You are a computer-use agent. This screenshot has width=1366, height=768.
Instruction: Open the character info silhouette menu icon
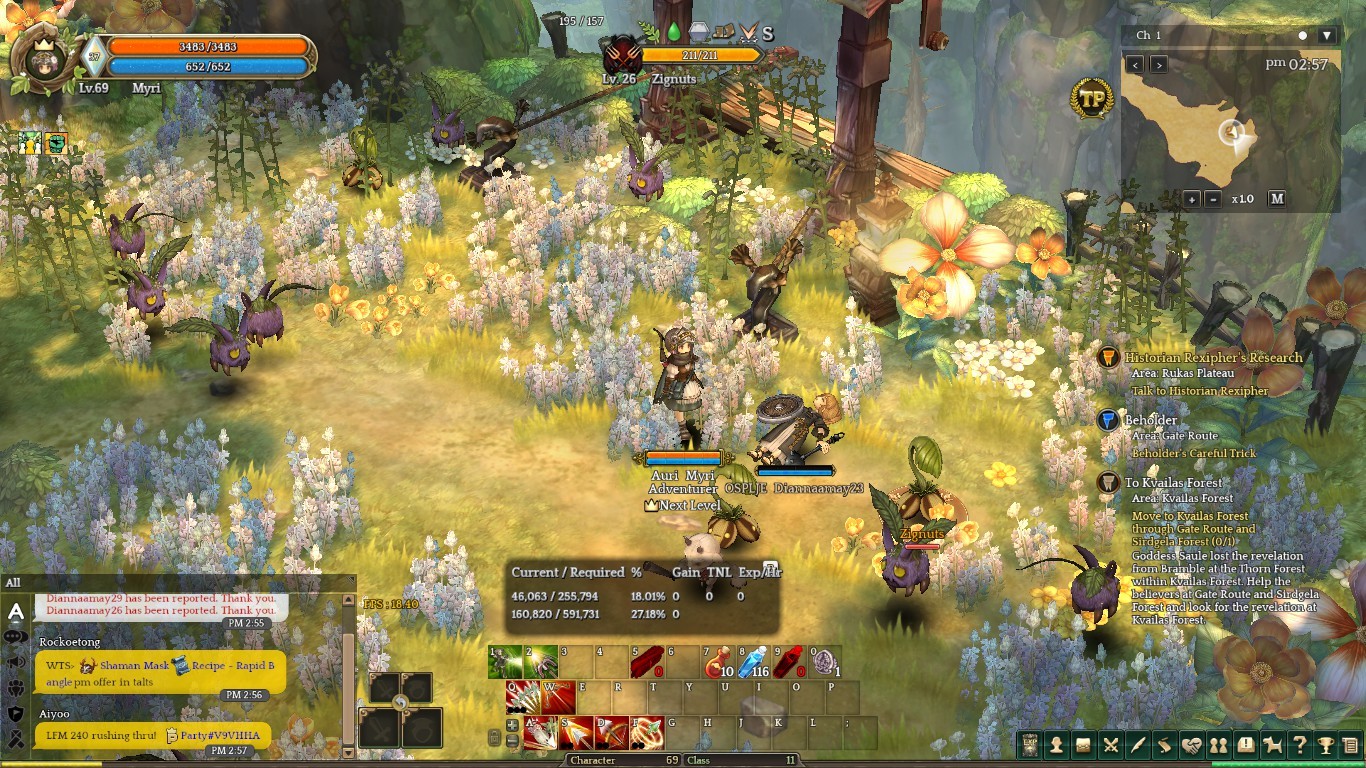click(x=1056, y=745)
